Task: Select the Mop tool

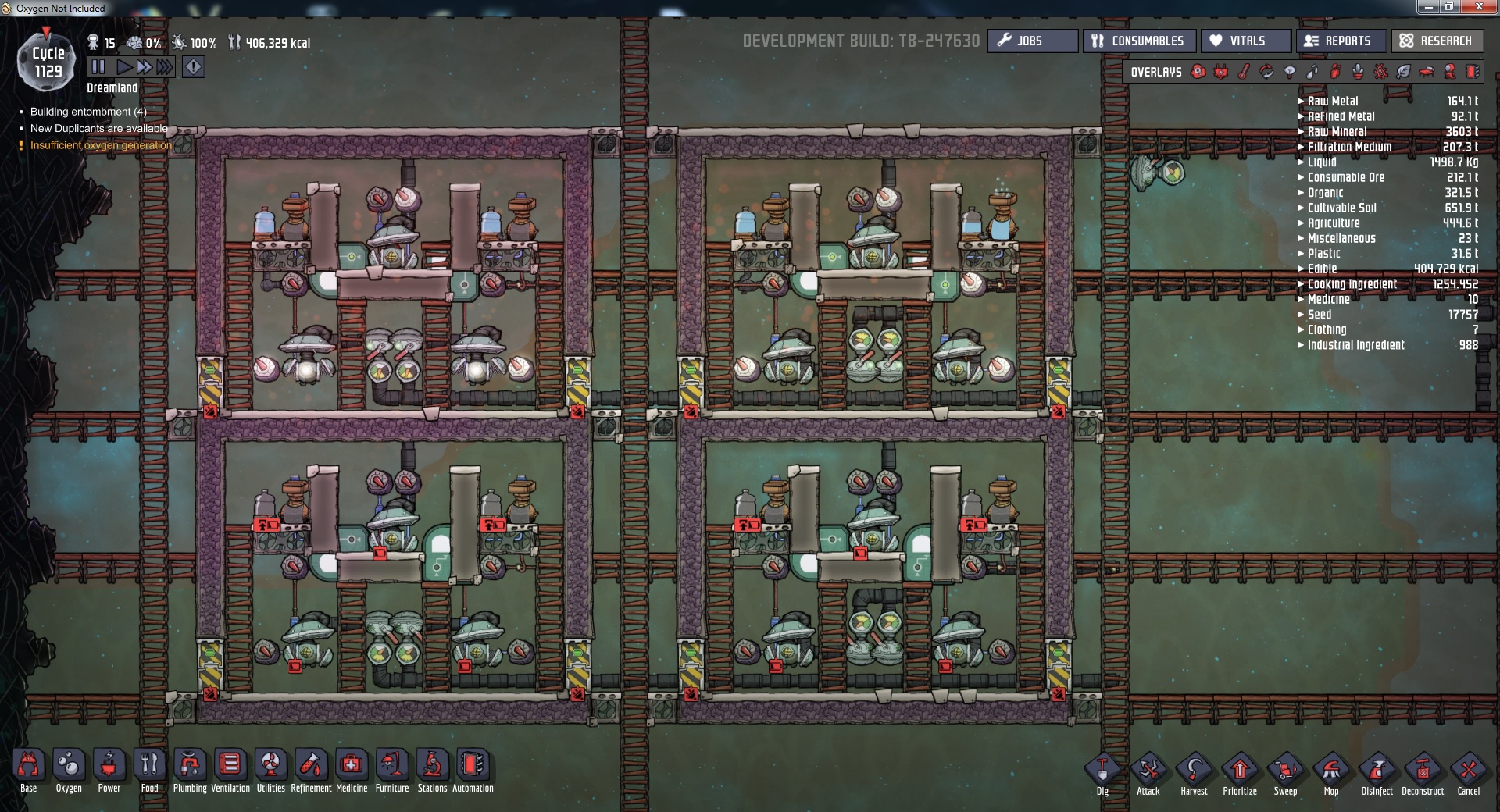Action: 1331,769
